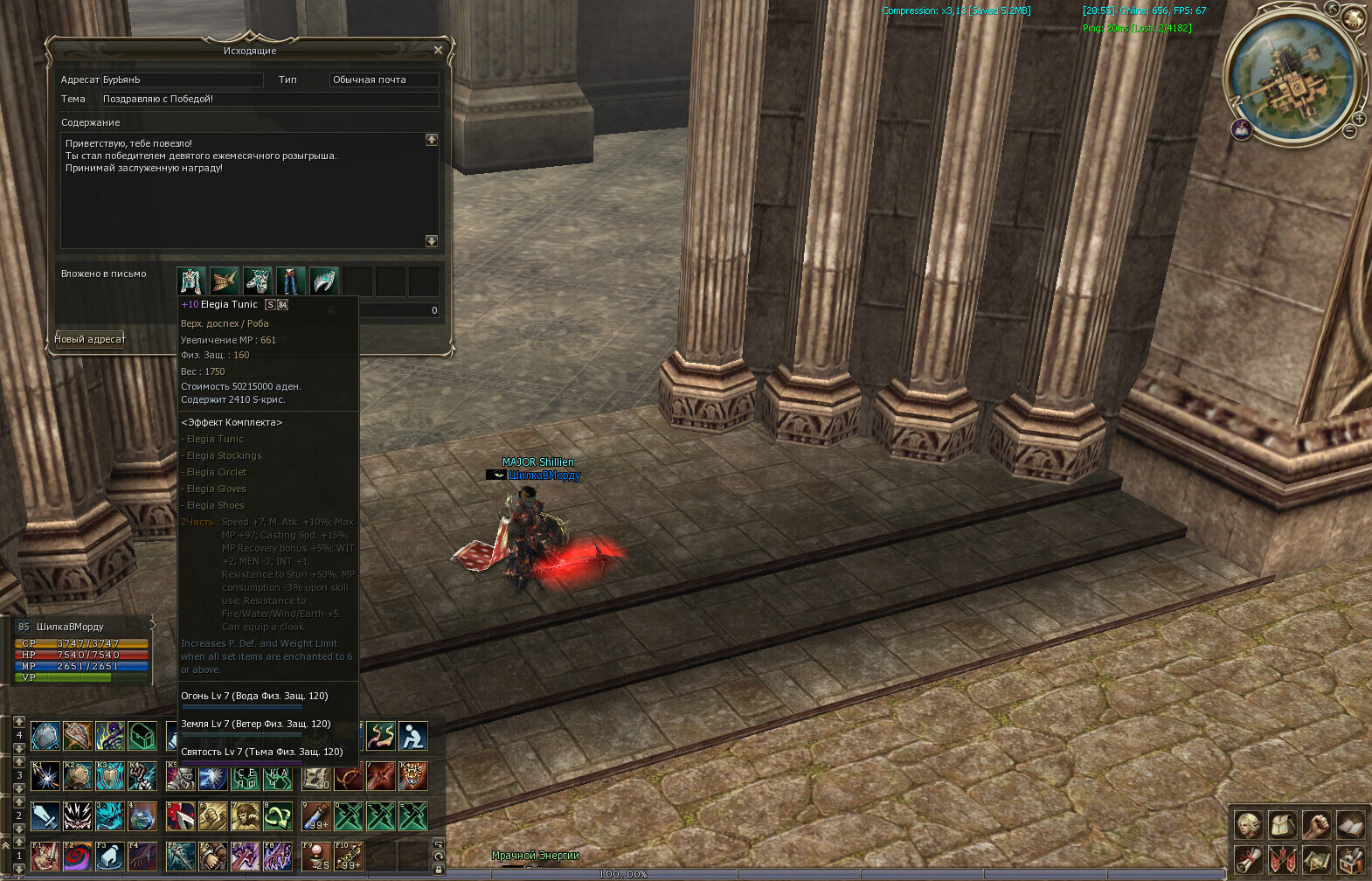Open the purple book icon beside minimap
1372x881 pixels.
click(1241, 130)
